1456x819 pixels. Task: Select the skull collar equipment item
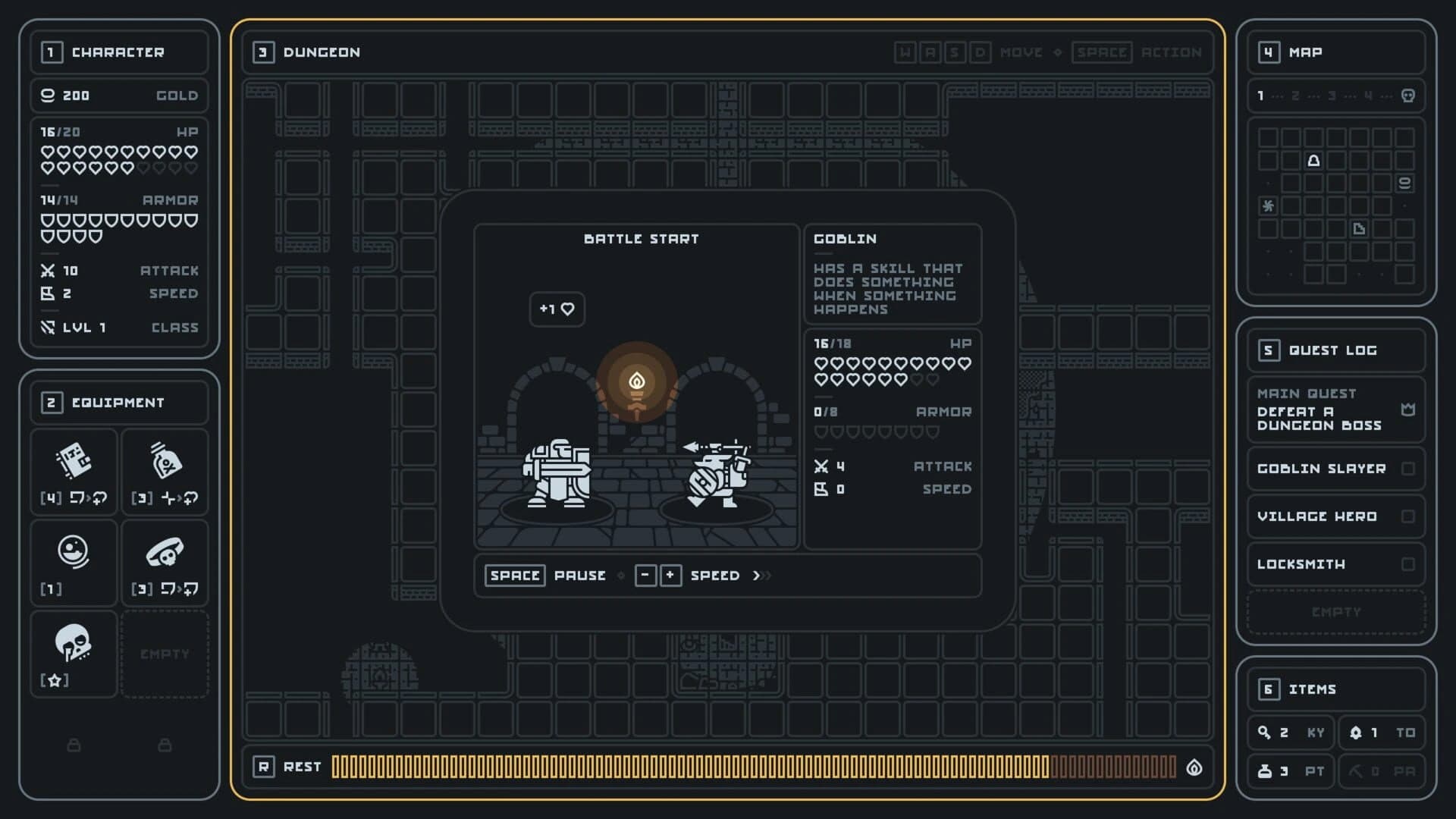[x=165, y=561]
